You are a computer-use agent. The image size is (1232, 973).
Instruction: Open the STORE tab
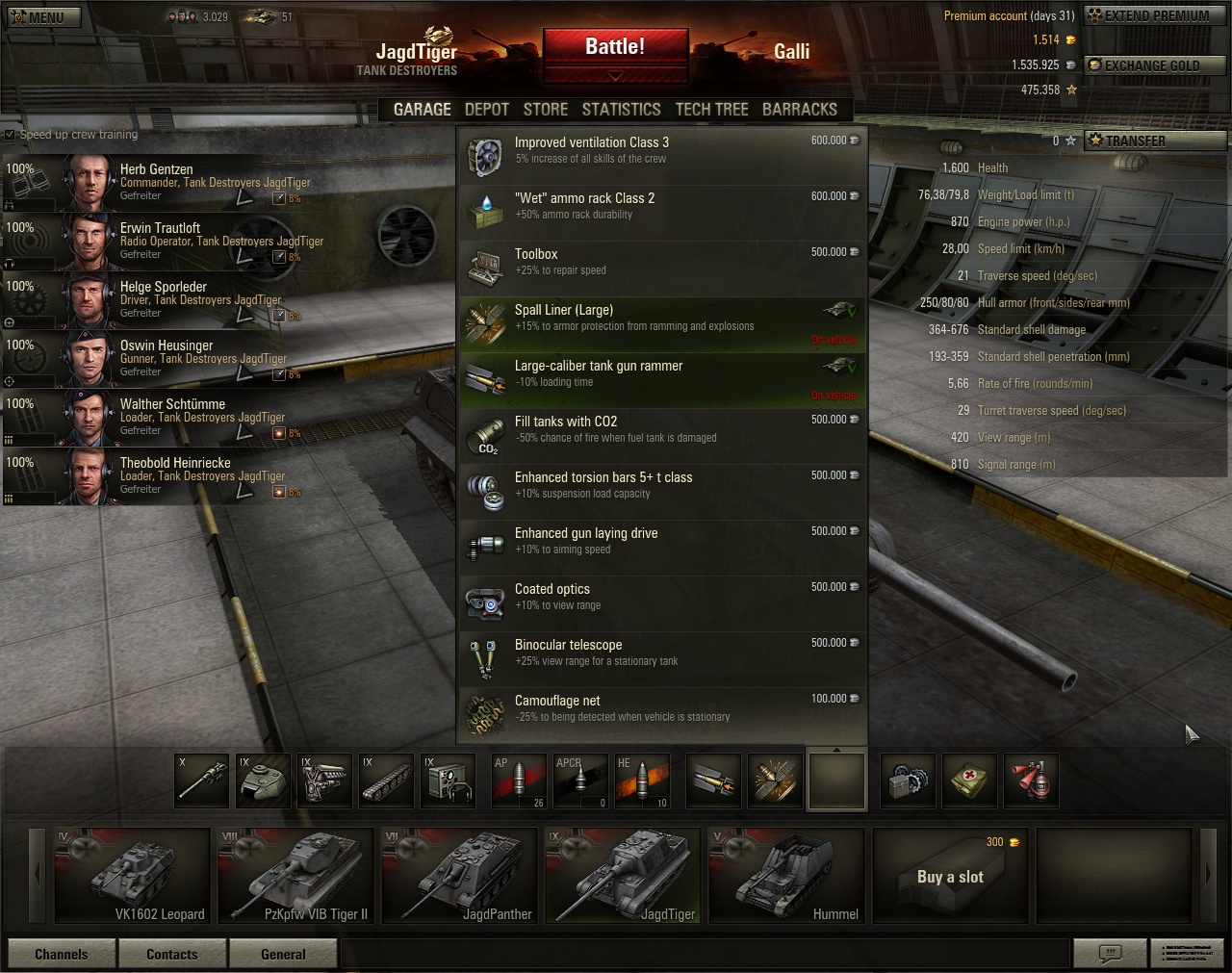pos(545,110)
